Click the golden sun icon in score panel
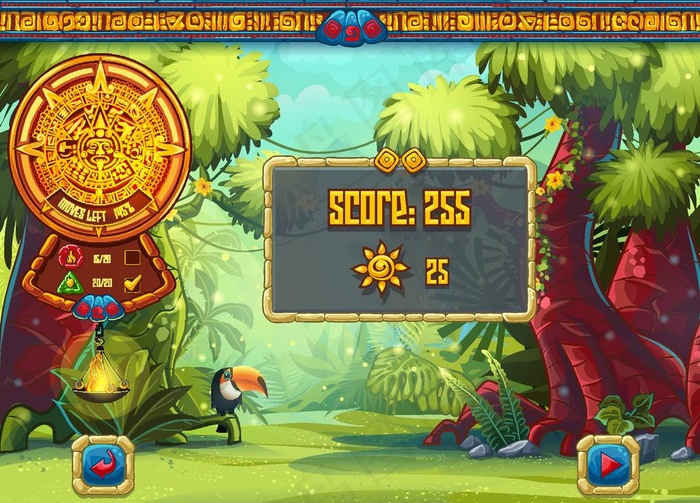 point(380,268)
